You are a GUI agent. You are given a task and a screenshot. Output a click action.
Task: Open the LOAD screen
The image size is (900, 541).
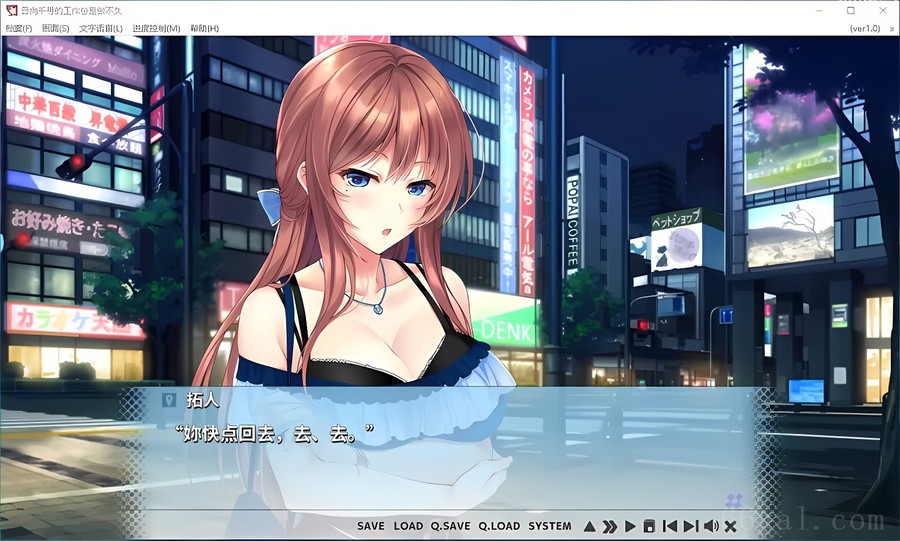tap(408, 526)
